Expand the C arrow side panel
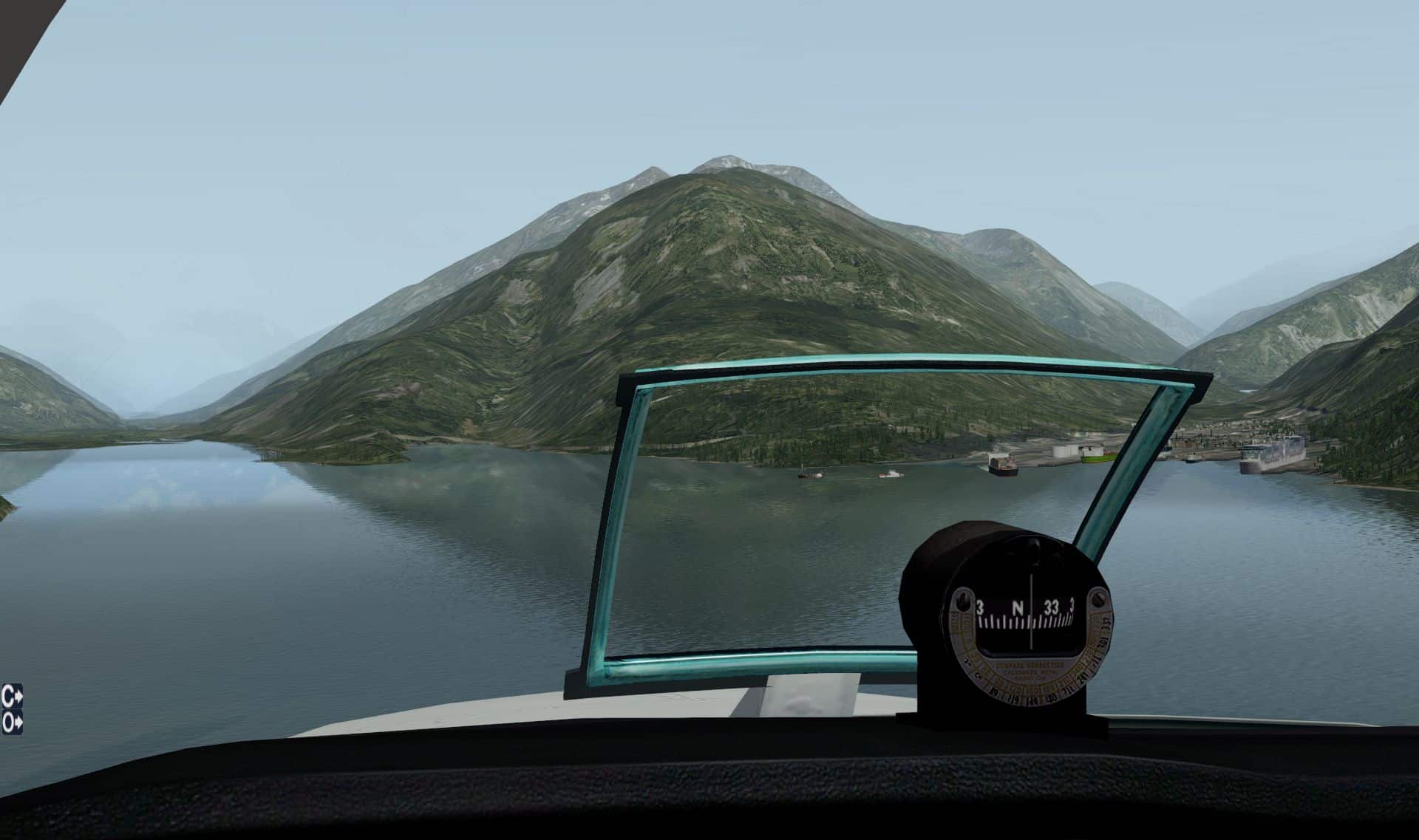This screenshot has height=840, width=1419. [12, 695]
